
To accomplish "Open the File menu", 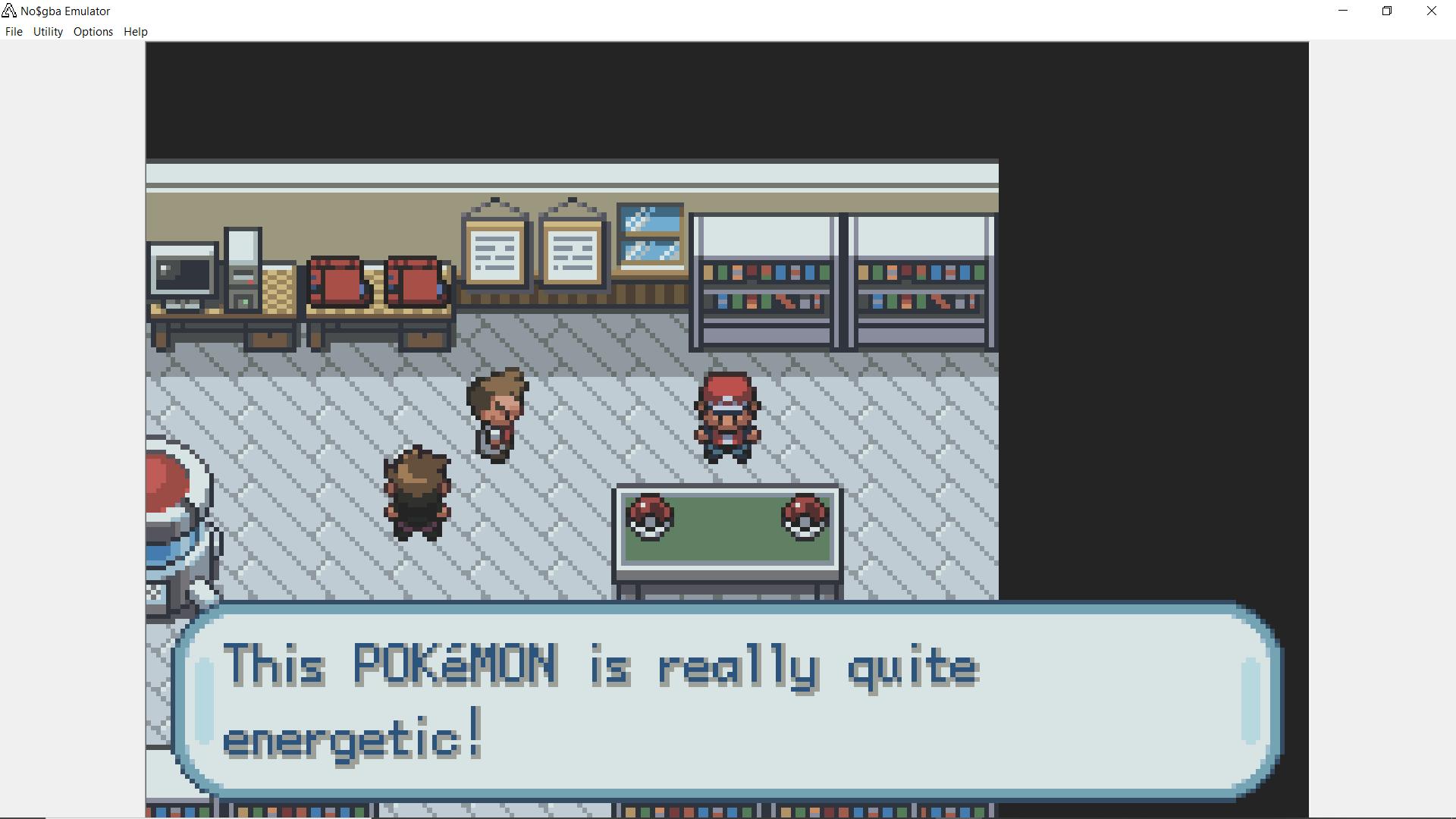I will [14, 32].
